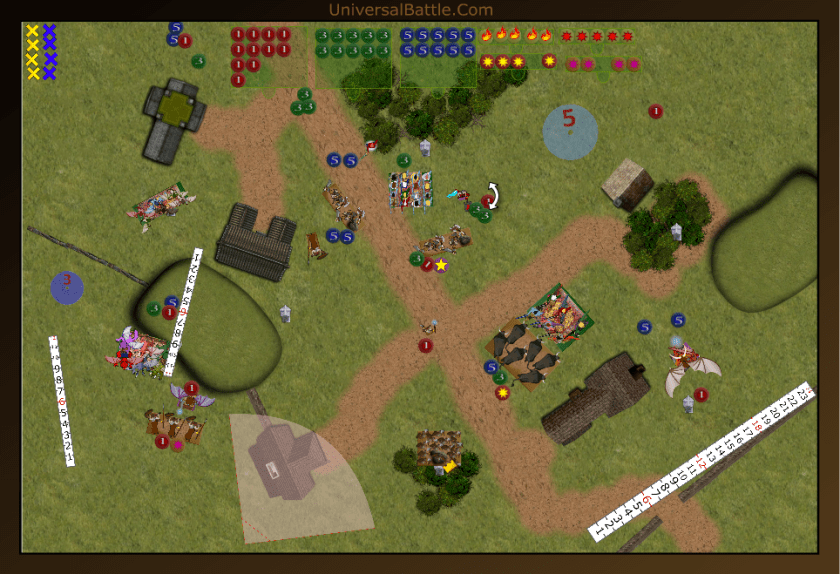Click the yellow star token on purple
Image resolution: width=840 pixels, height=574 pixels.
441,265
